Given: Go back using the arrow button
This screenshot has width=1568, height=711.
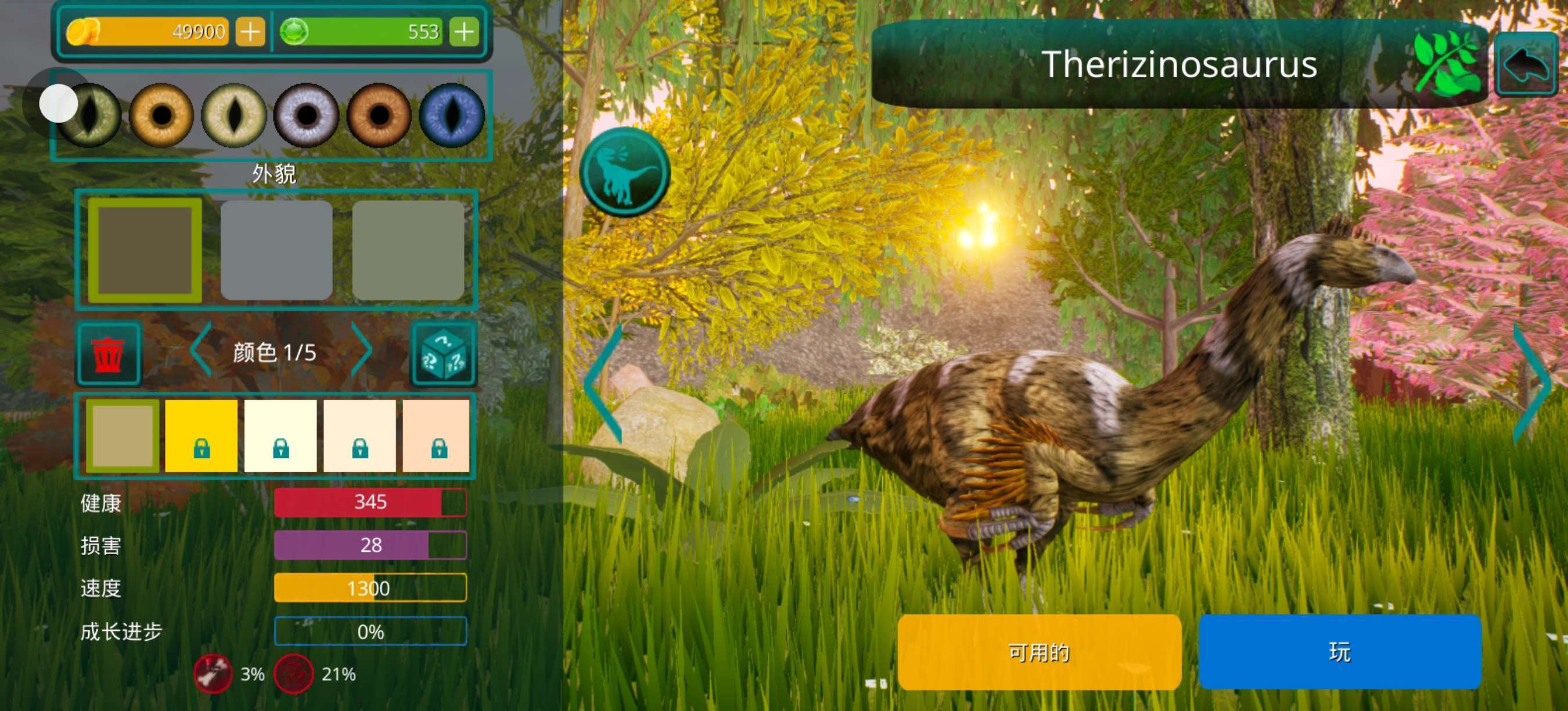Looking at the screenshot, I should pyautogui.click(x=1527, y=64).
